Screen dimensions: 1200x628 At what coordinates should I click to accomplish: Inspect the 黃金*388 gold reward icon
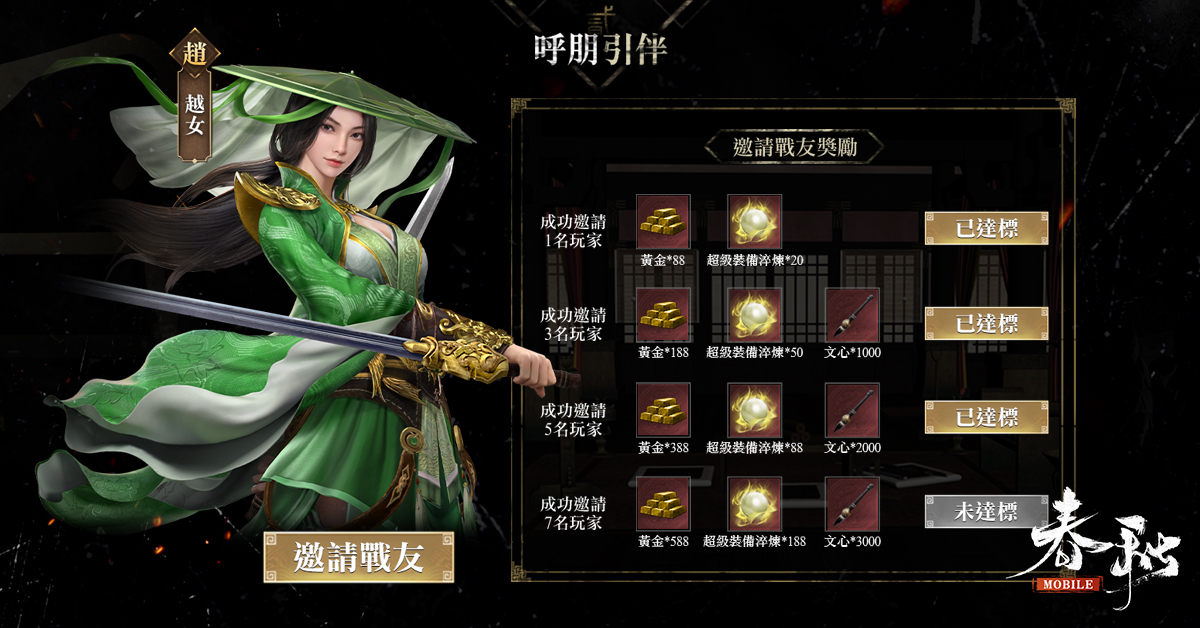(663, 410)
